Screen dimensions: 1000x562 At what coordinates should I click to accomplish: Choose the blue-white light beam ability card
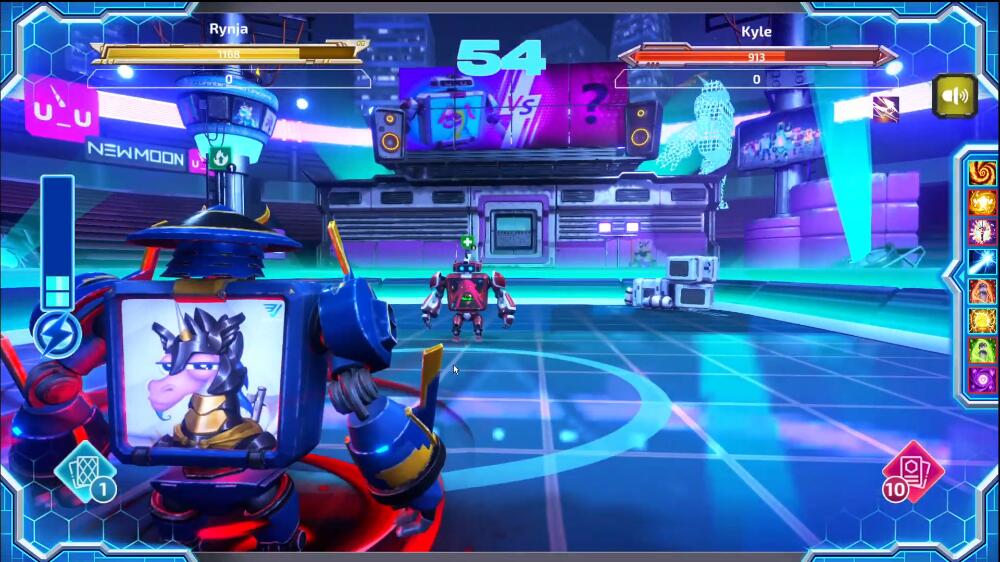(983, 262)
